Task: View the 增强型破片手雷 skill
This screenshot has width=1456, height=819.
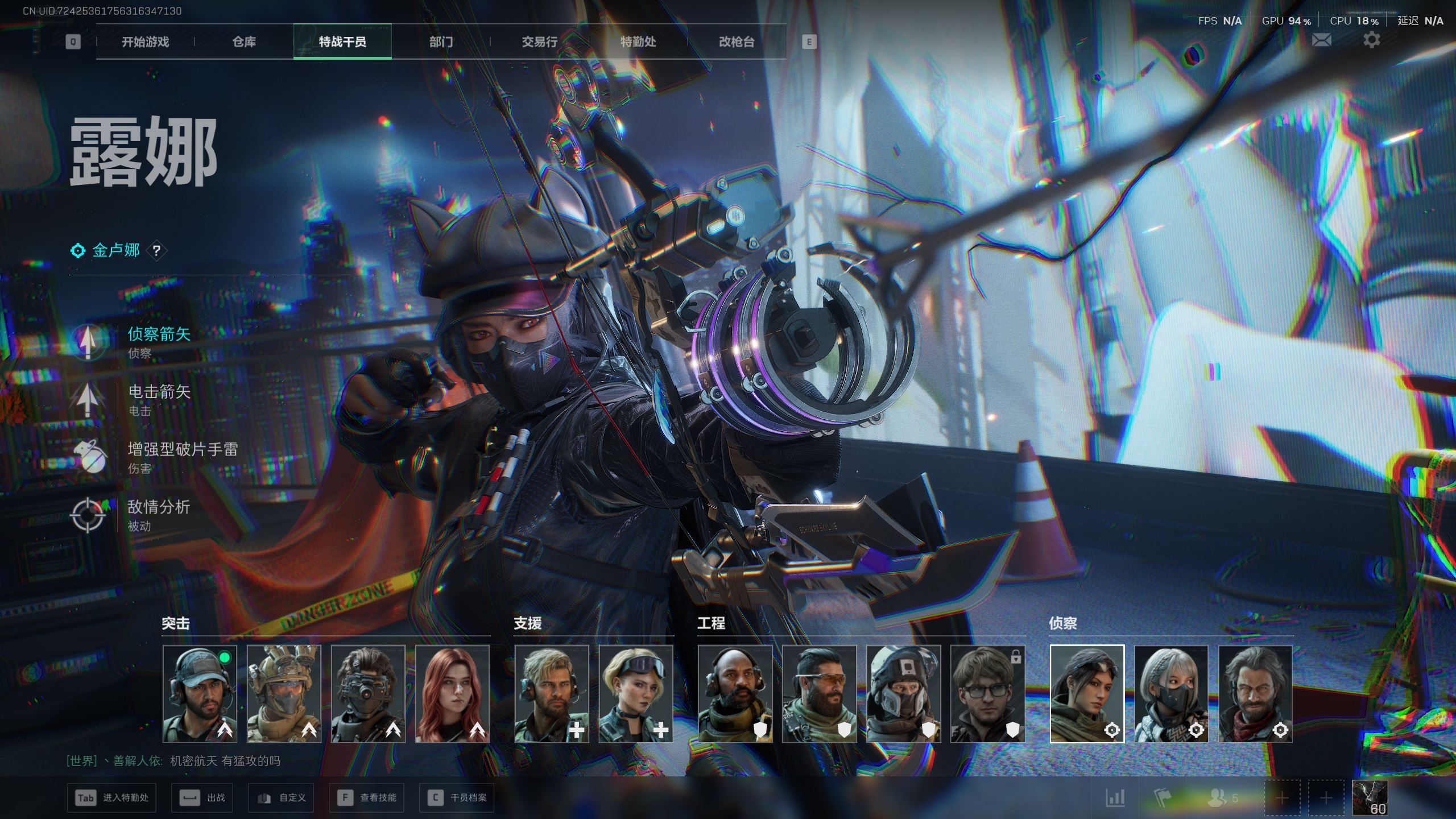Action: tap(182, 450)
